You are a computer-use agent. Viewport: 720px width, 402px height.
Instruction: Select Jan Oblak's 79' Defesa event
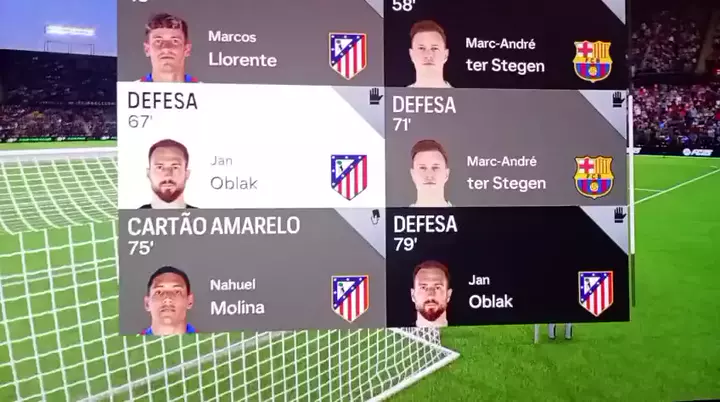[506, 266]
